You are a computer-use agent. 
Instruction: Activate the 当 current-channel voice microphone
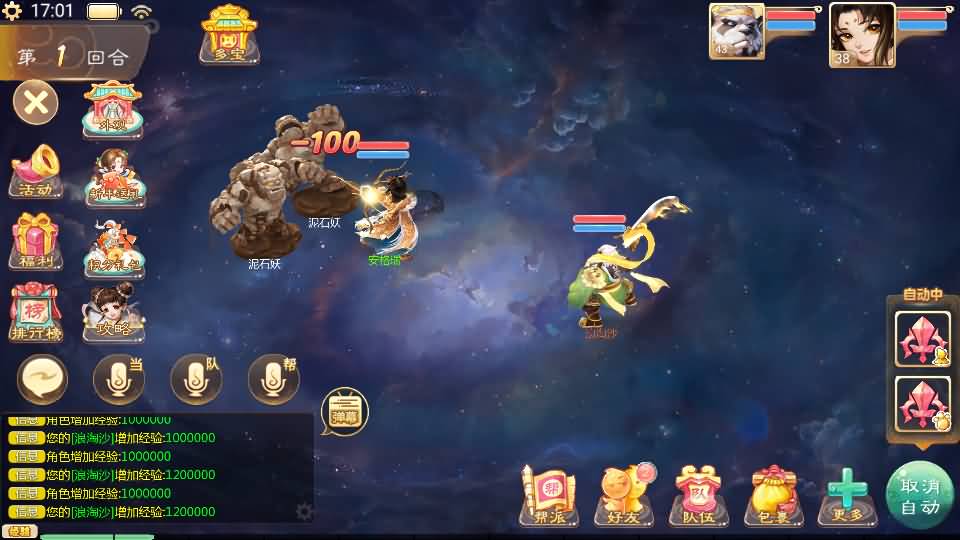[x=118, y=379]
